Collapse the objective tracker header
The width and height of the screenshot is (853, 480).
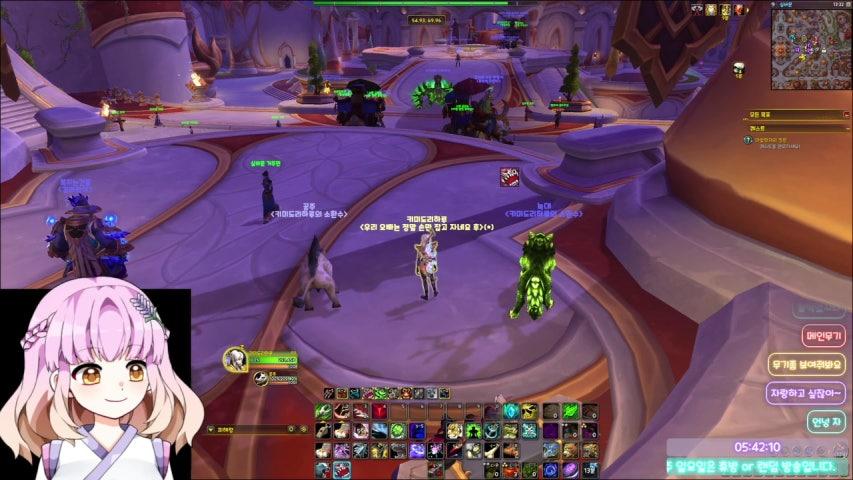click(843, 115)
